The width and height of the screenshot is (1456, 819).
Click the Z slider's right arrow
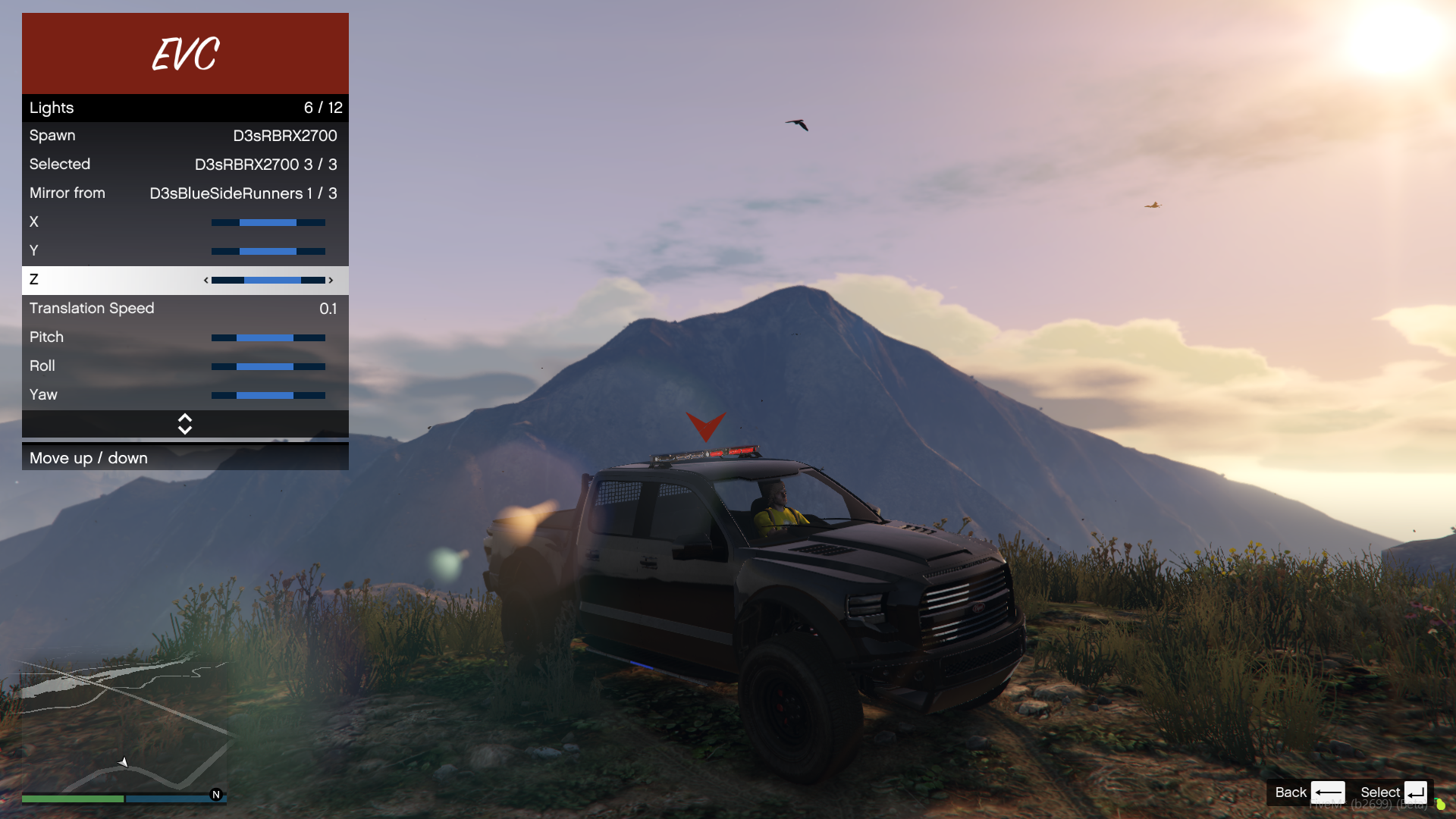click(x=331, y=281)
